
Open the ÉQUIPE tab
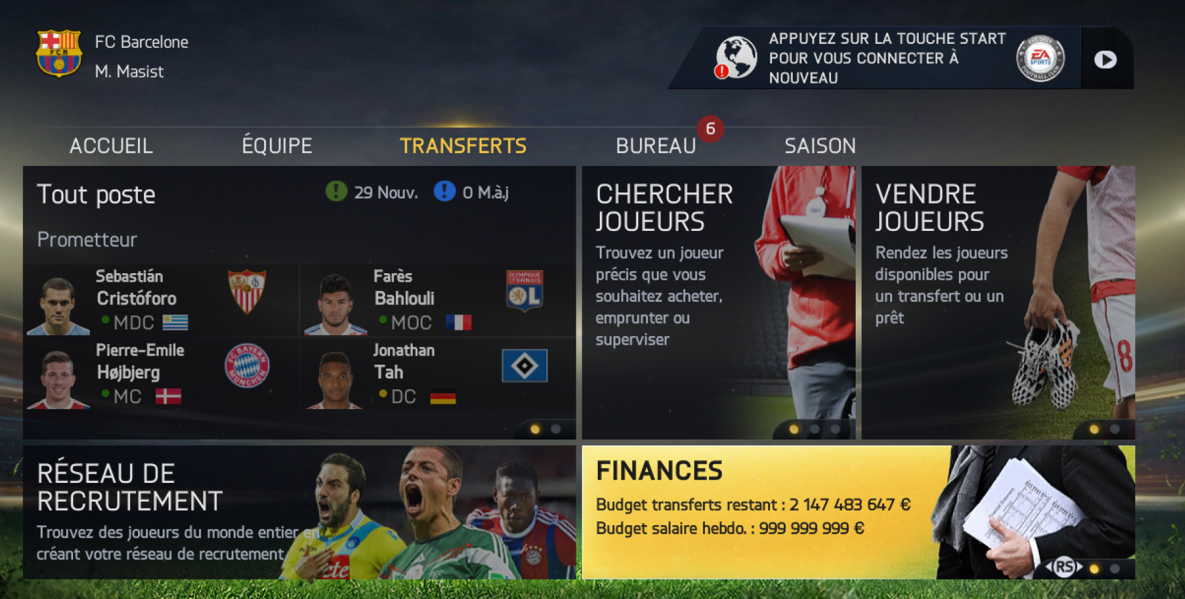(277, 146)
